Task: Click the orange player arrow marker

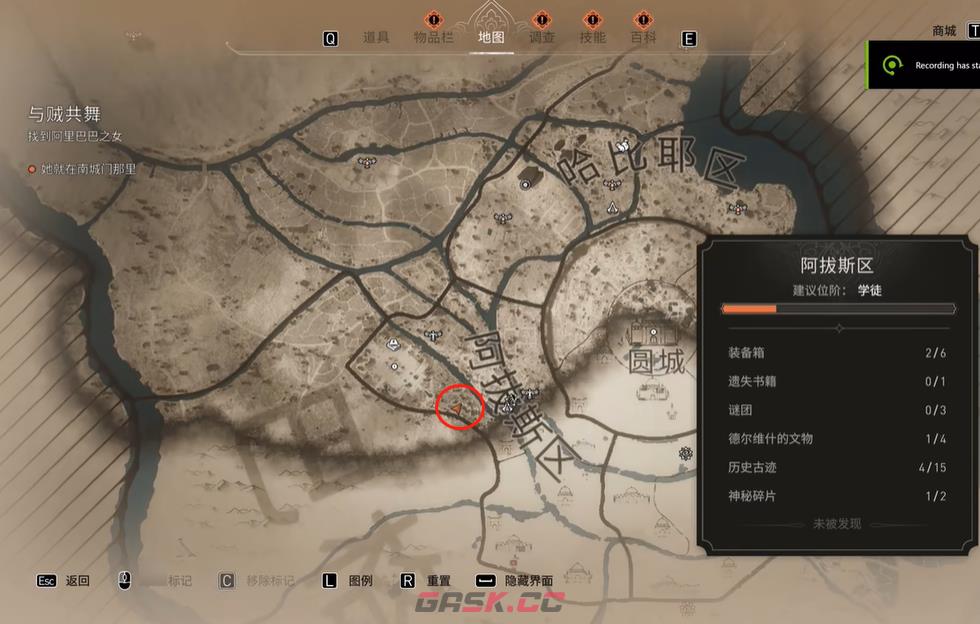Action: [x=458, y=408]
